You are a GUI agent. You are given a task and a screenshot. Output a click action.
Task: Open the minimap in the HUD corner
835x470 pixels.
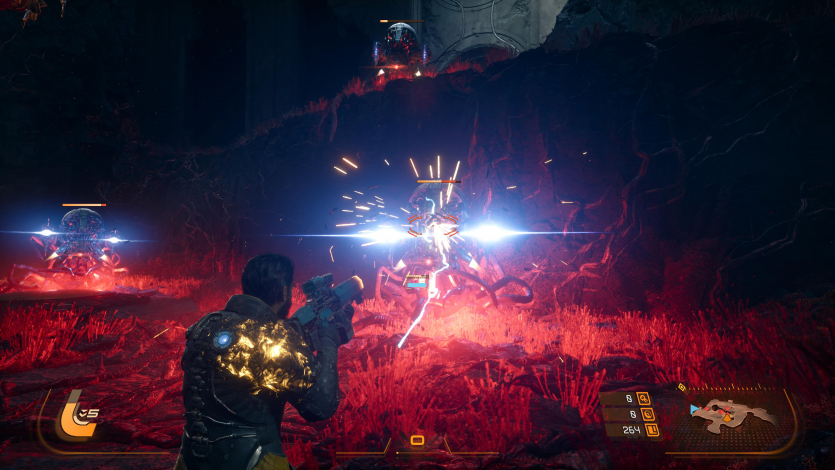coord(732,413)
